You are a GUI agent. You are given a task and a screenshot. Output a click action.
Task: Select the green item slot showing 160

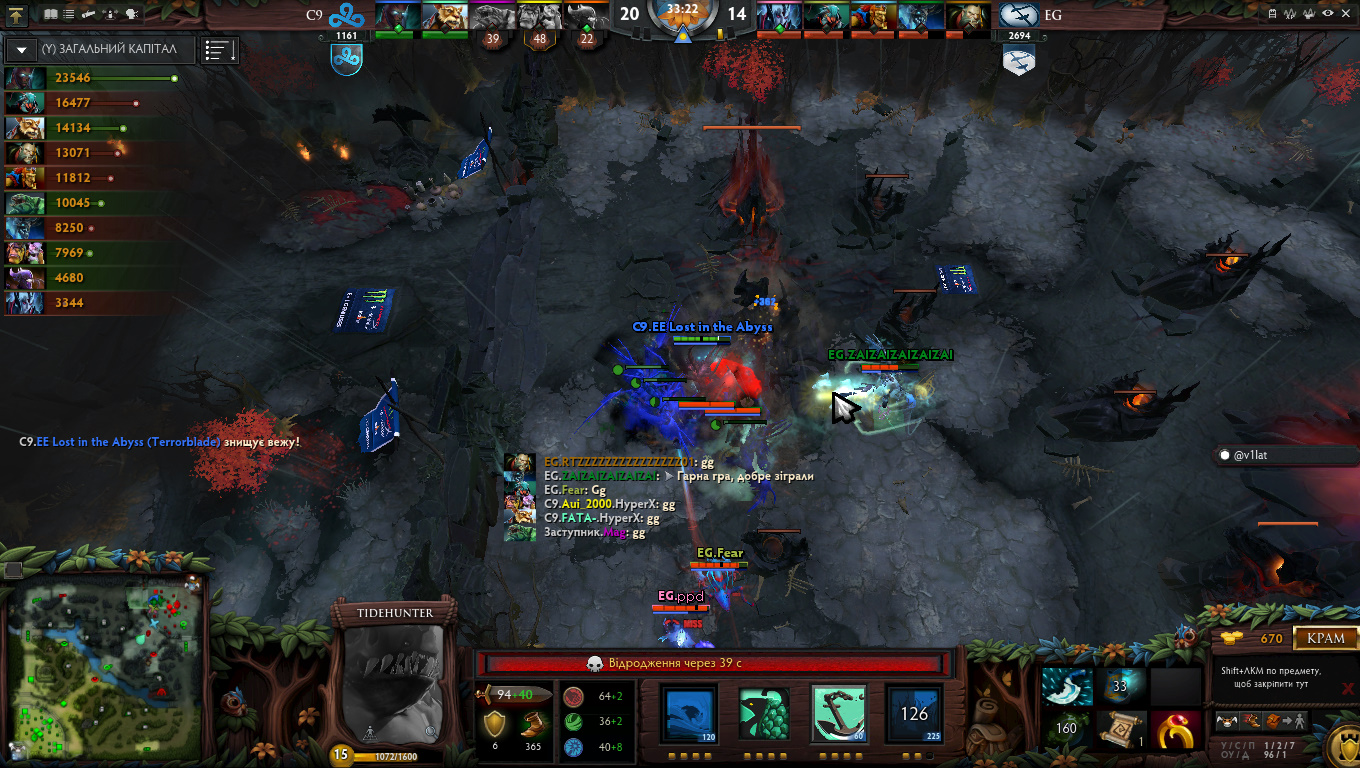pyautogui.click(x=1068, y=730)
